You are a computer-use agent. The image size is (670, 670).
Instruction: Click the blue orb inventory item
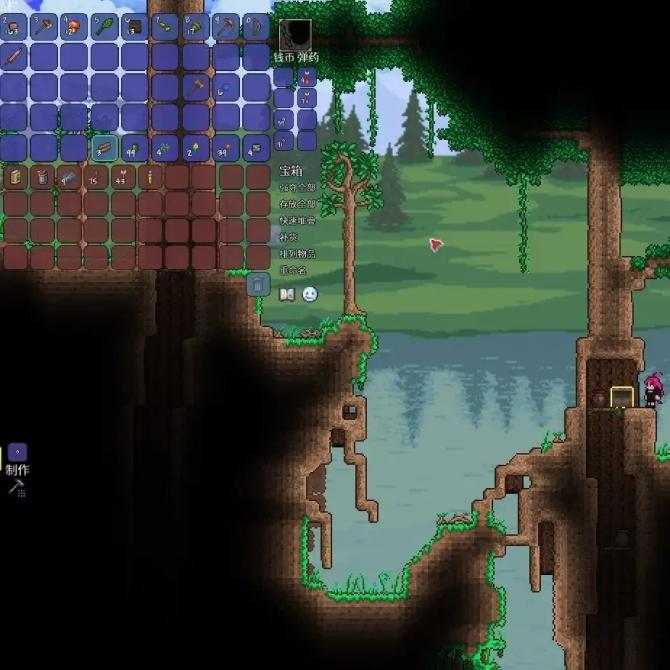227,87
